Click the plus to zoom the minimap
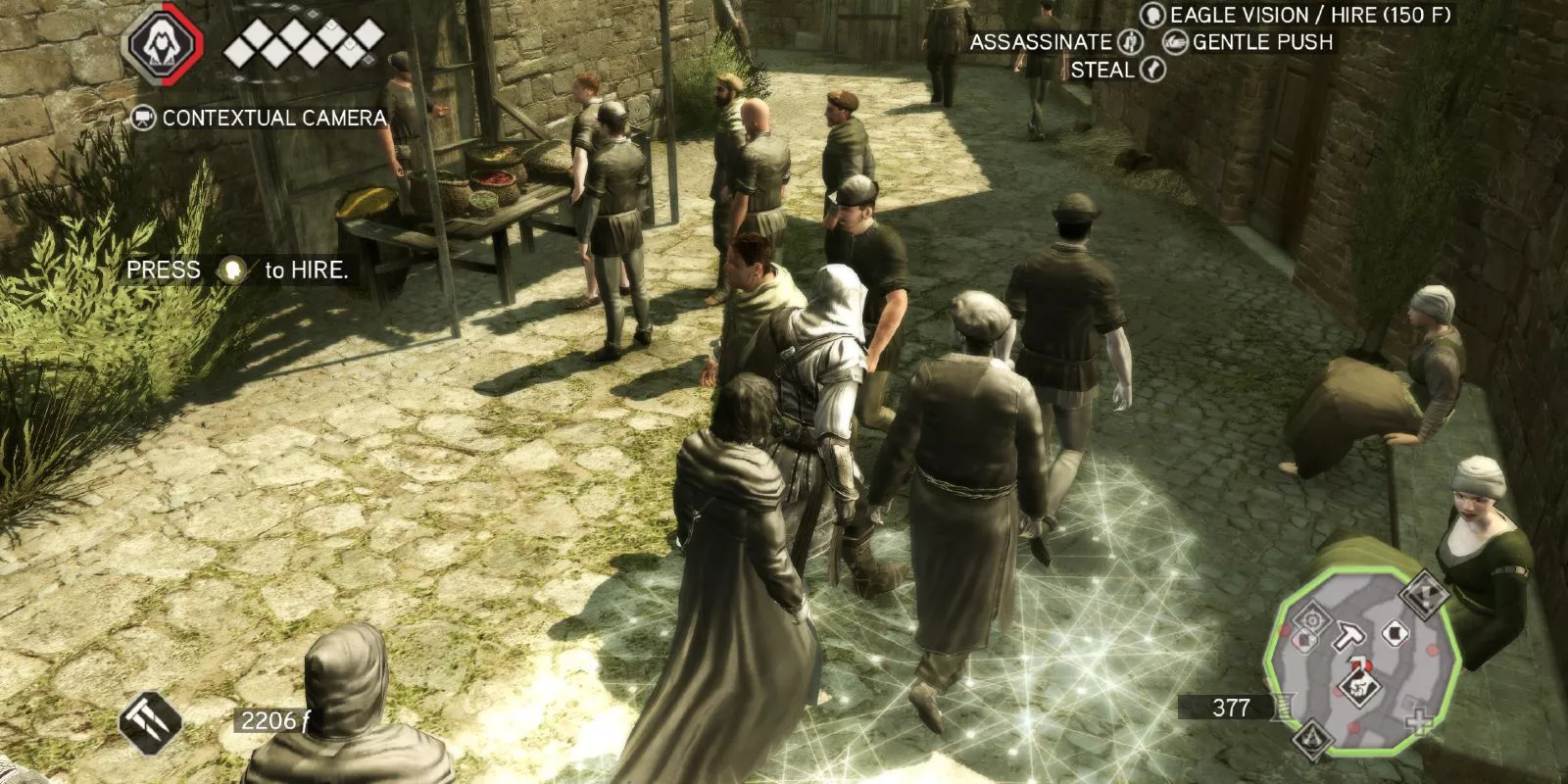The width and height of the screenshot is (1568, 784). 1417,721
